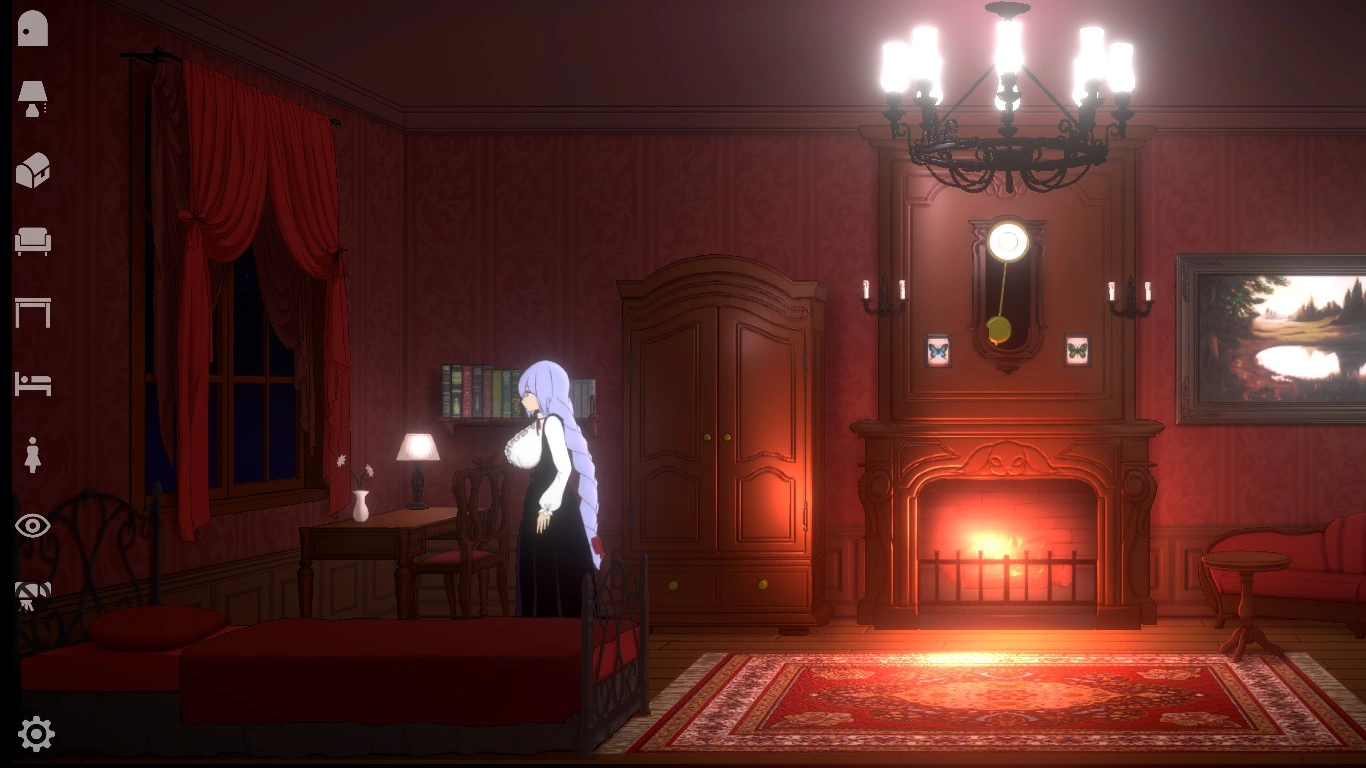Toggle the eye visibility icon
The height and width of the screenshot is (768, 1366).
click(33, 524)
